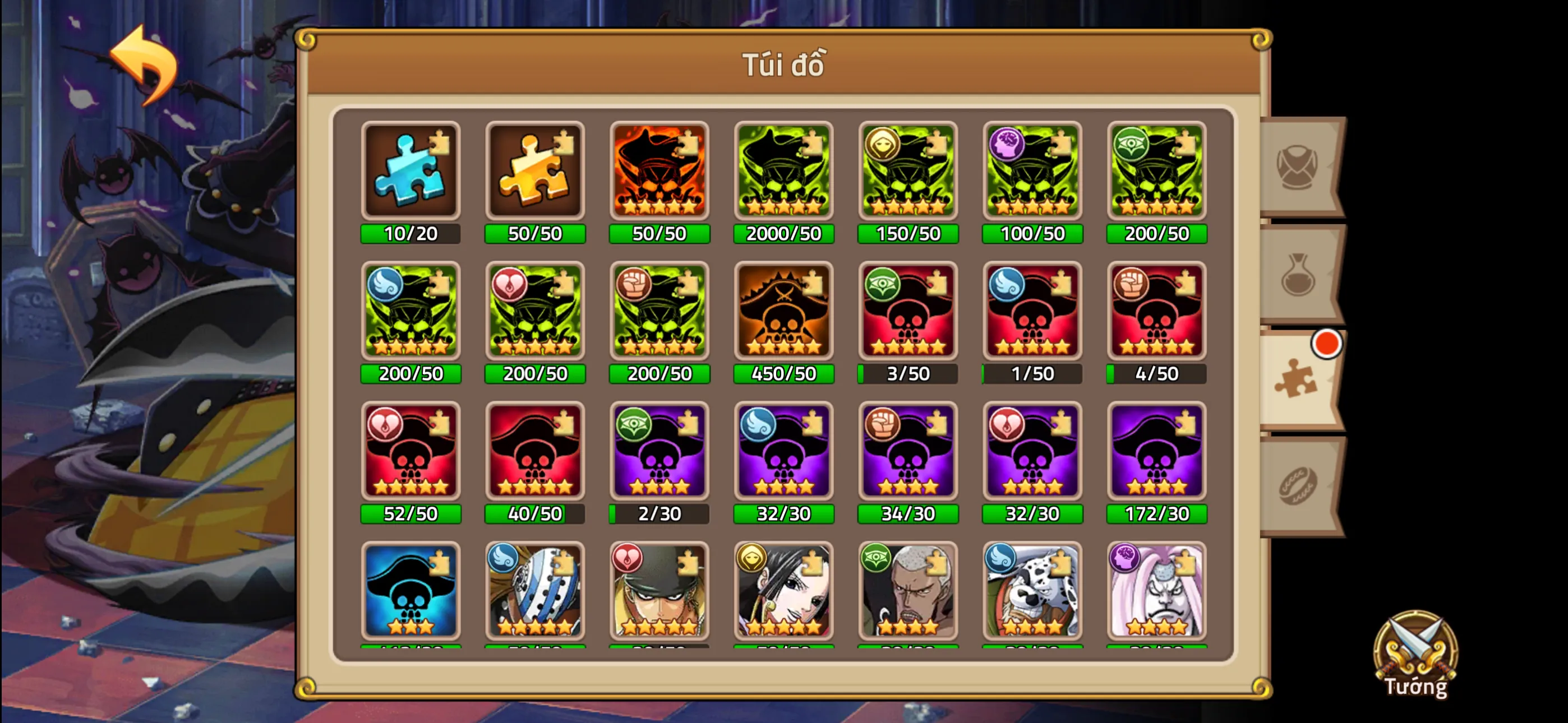Tap the progress bar showing 3/50
Viewport: 1568px width, 723px height.
[908, 374]
